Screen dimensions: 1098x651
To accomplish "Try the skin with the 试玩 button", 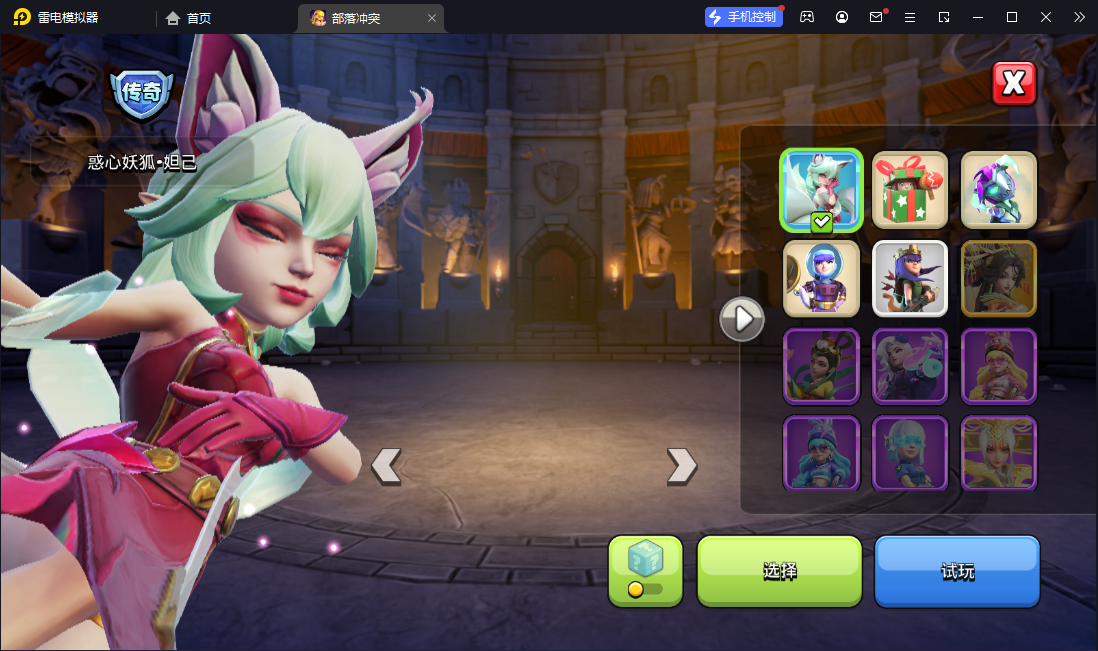I will pyautogui.click(x=957, y=571).
